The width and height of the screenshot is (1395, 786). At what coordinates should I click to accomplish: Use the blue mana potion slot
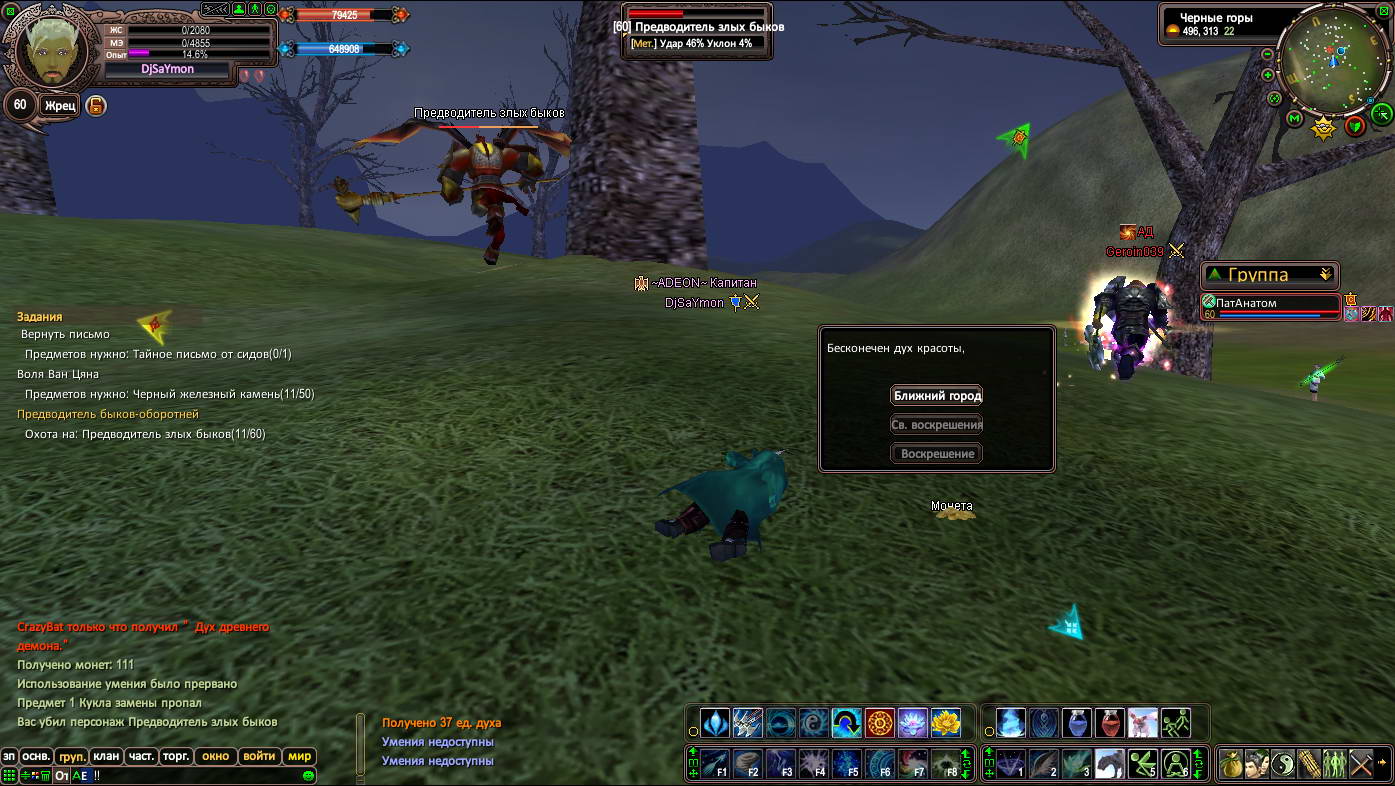(1077, 723)
